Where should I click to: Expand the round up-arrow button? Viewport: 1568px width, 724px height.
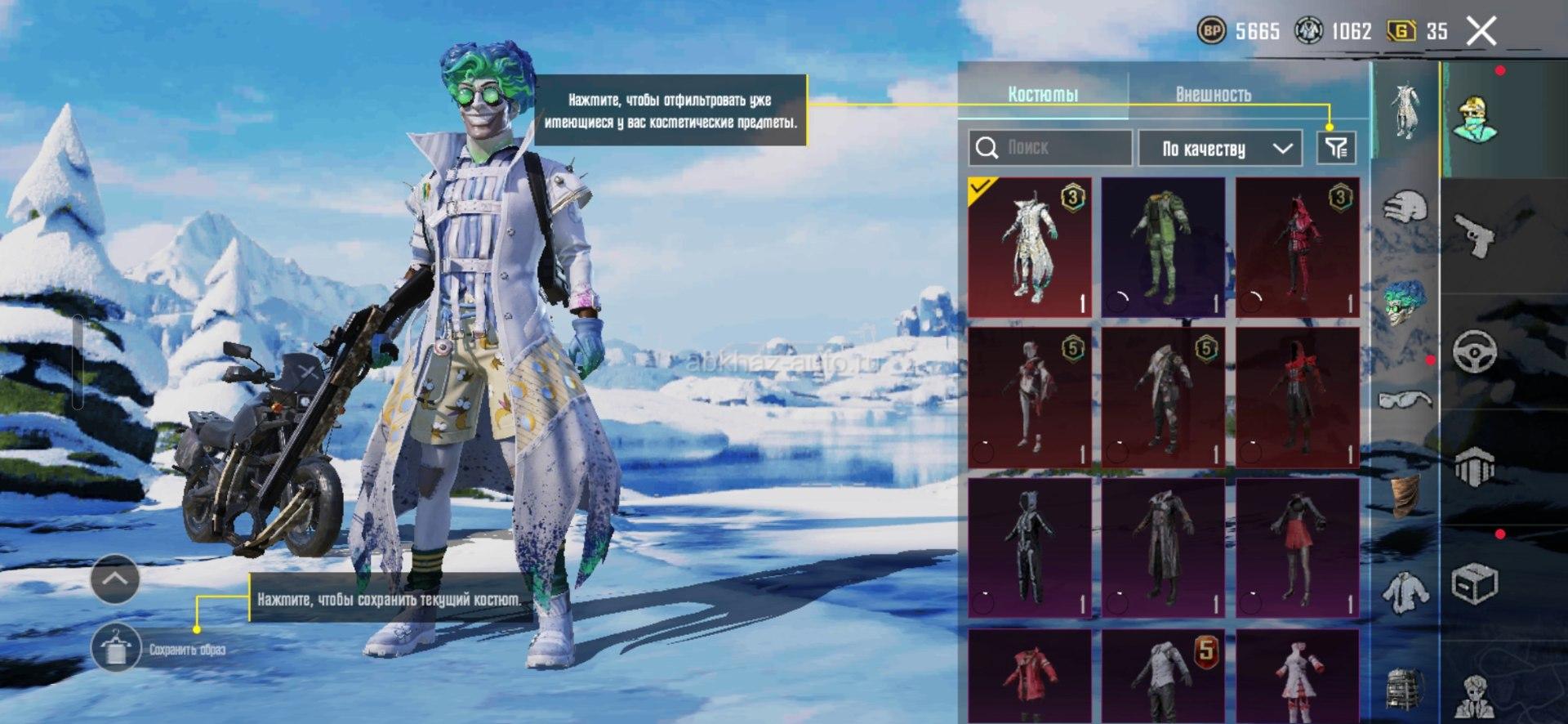[x=115, y=579]
